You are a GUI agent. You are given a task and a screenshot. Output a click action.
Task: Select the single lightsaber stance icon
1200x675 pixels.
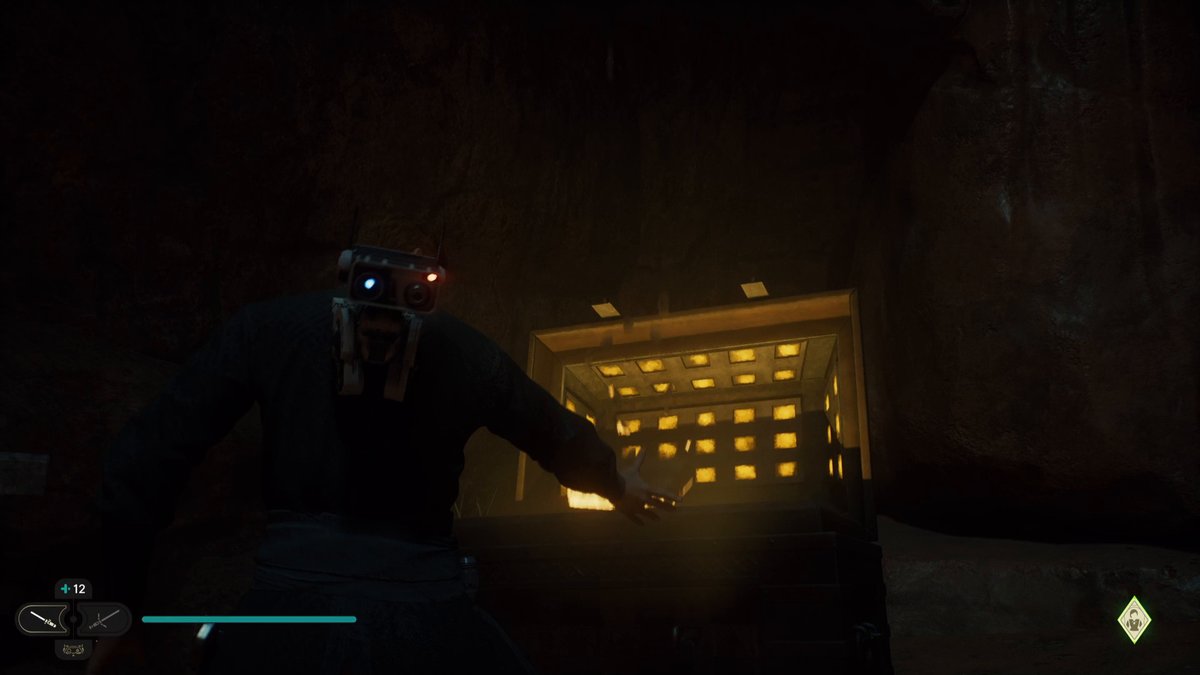click(42, 619)
